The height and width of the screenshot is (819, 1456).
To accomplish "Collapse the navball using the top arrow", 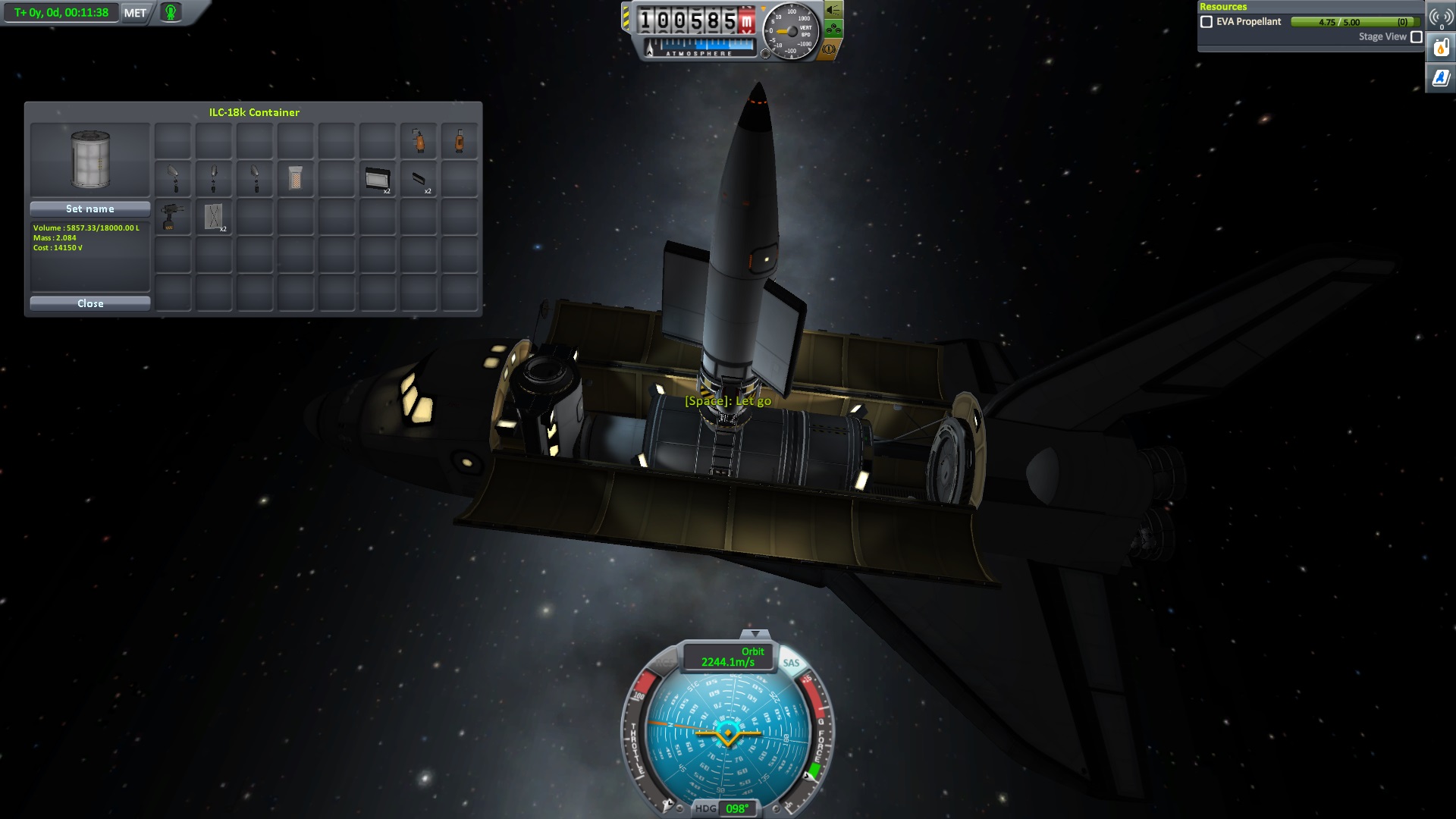I will tap(754, 634).
